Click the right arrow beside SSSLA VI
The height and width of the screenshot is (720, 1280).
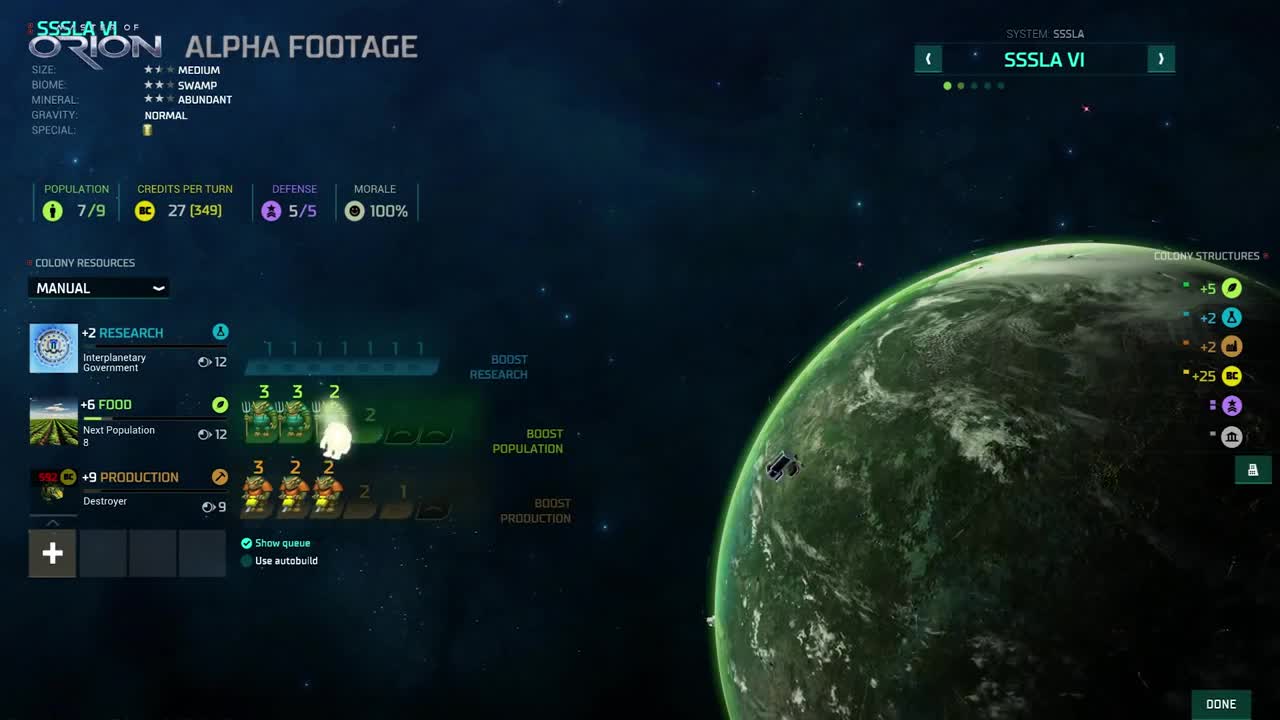1161,59
